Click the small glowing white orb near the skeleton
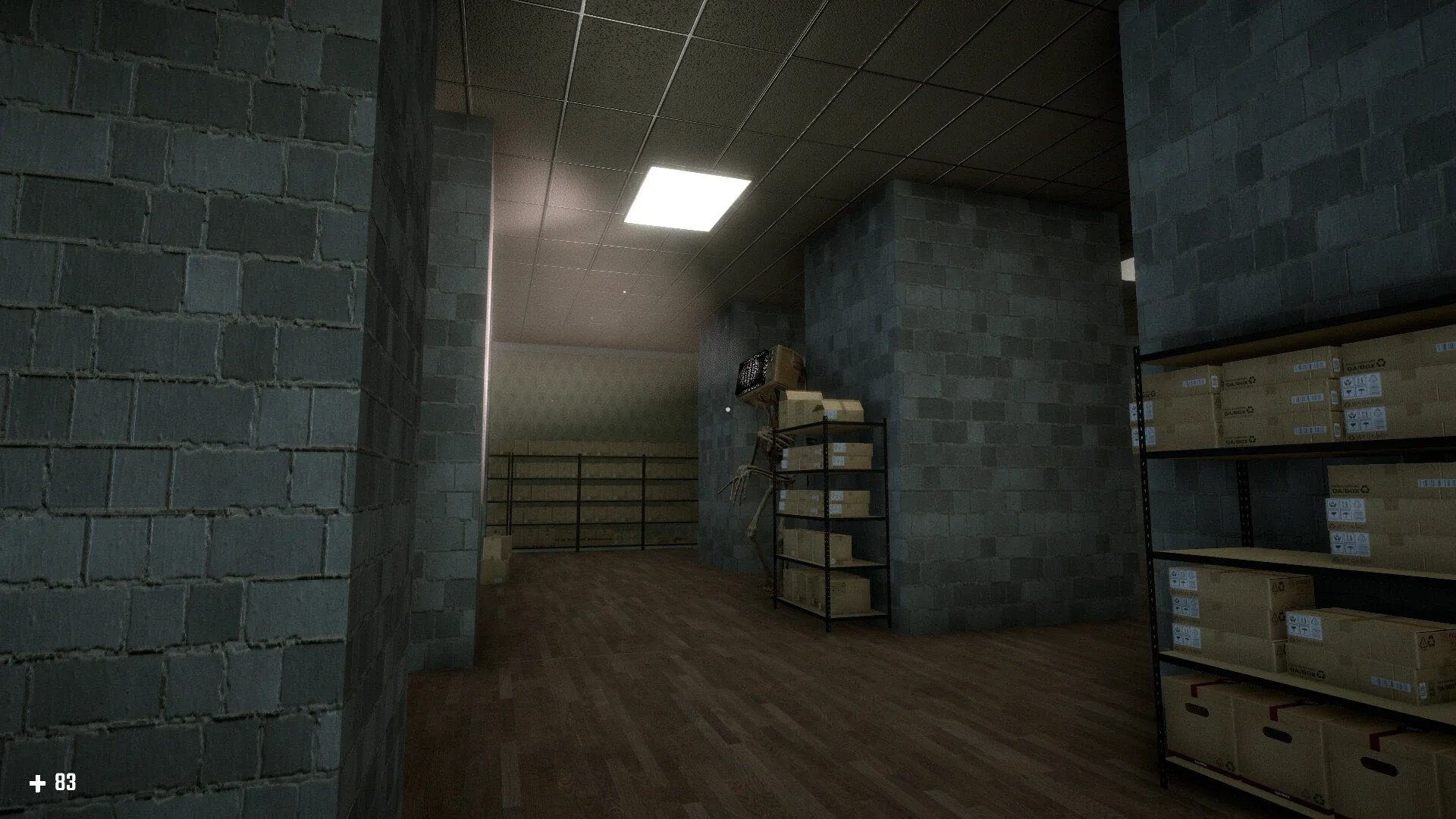This screenshot has width=1456, height=819. coord(726,409)
